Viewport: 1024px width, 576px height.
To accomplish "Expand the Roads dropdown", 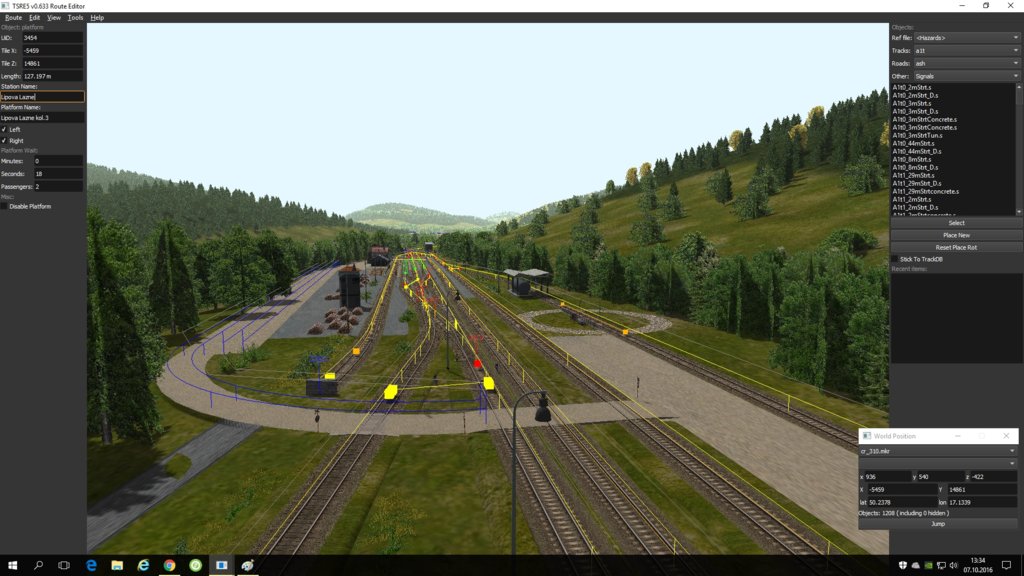I will point(966,64).
